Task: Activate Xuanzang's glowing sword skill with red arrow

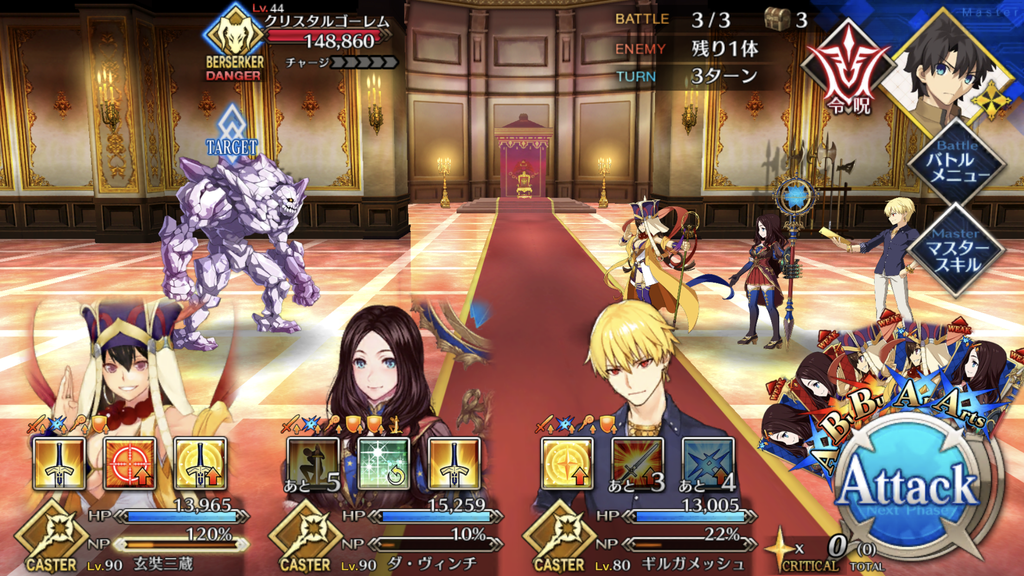Action: [199, 463]
